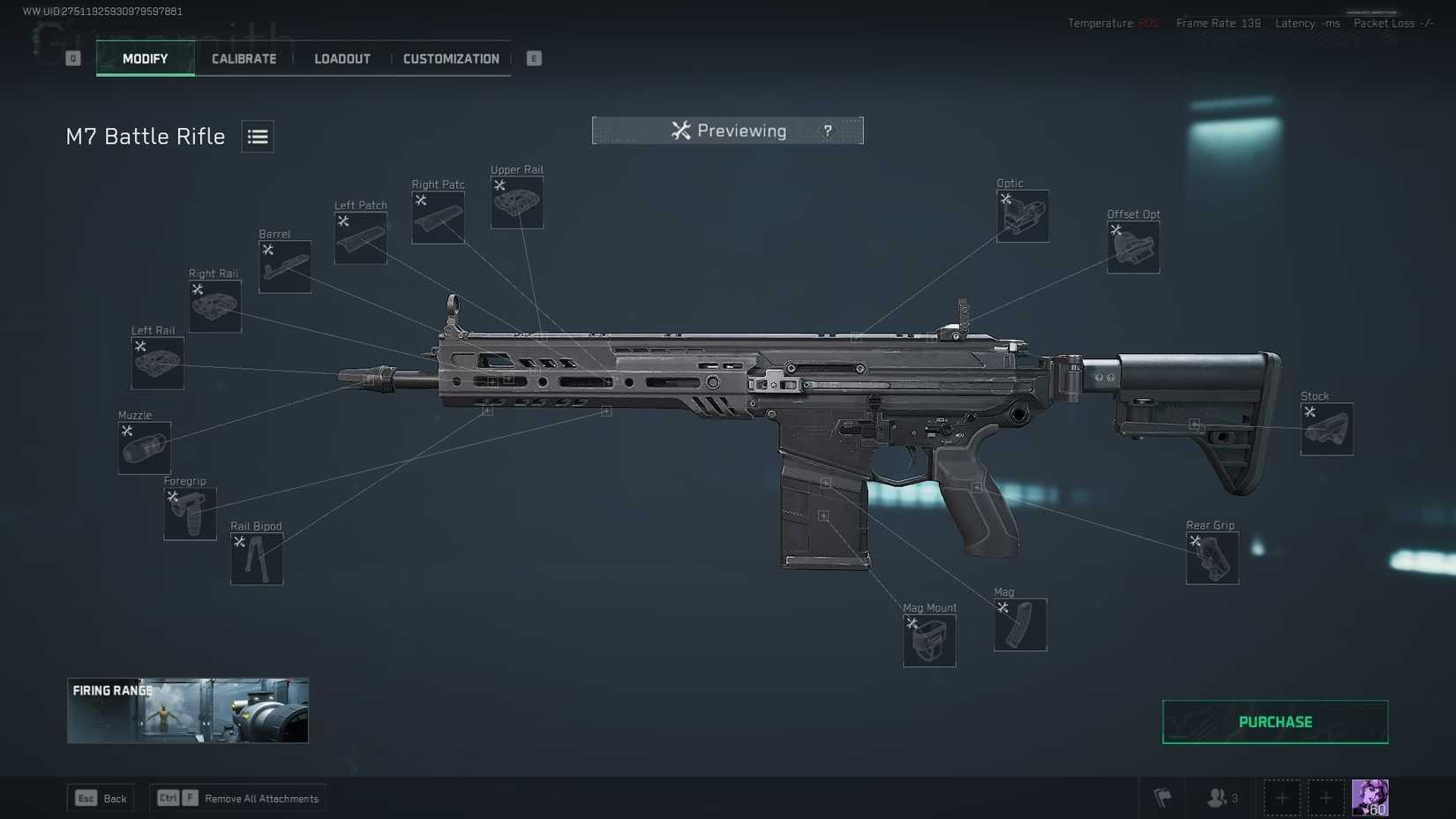Switch to the CUSTOMIZATION tab
Screen dimensions: 1456x819
click(x=451, y=58)
